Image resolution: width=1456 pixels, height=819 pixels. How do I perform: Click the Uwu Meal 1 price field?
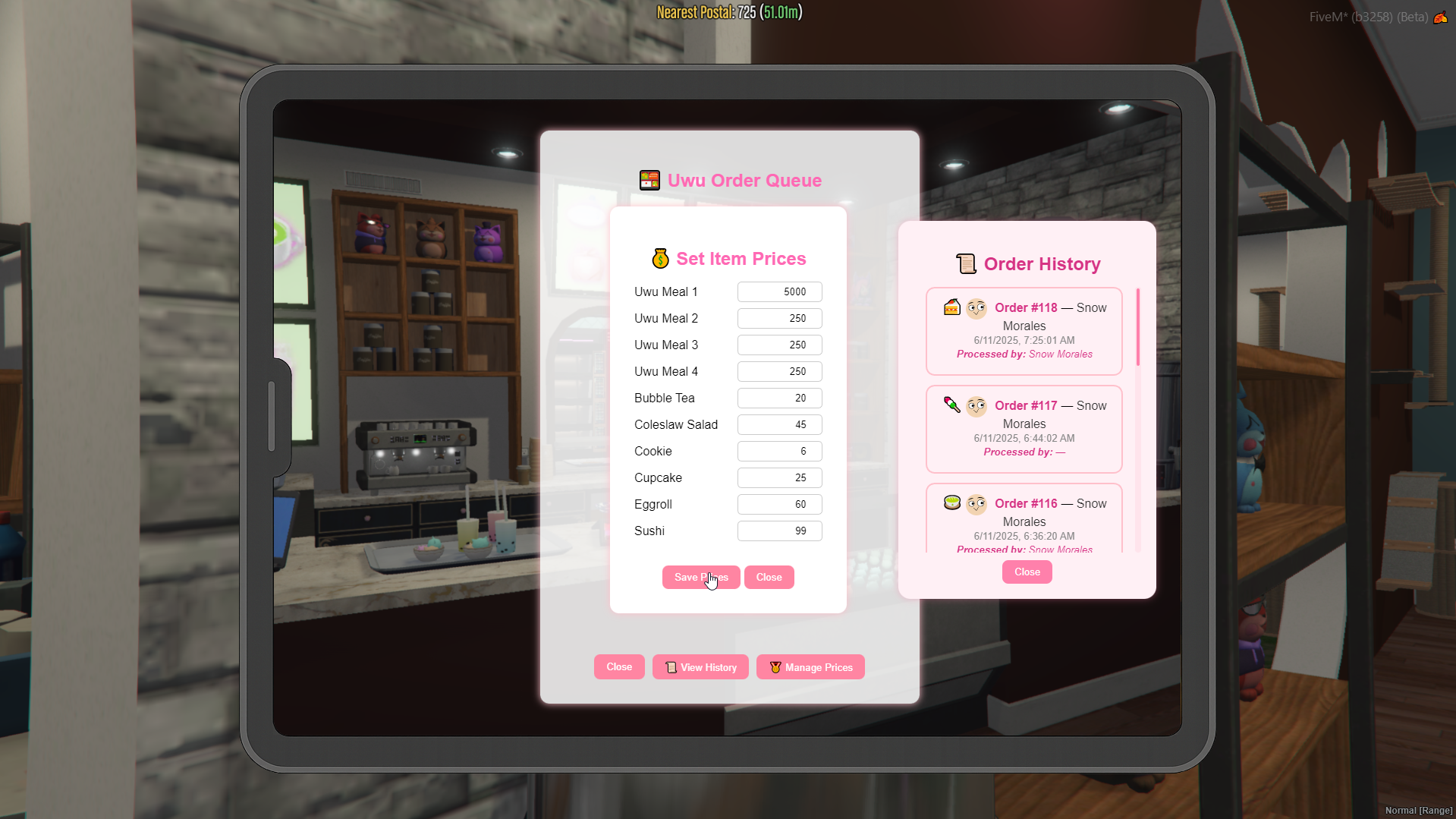click(x=778, y=291)
